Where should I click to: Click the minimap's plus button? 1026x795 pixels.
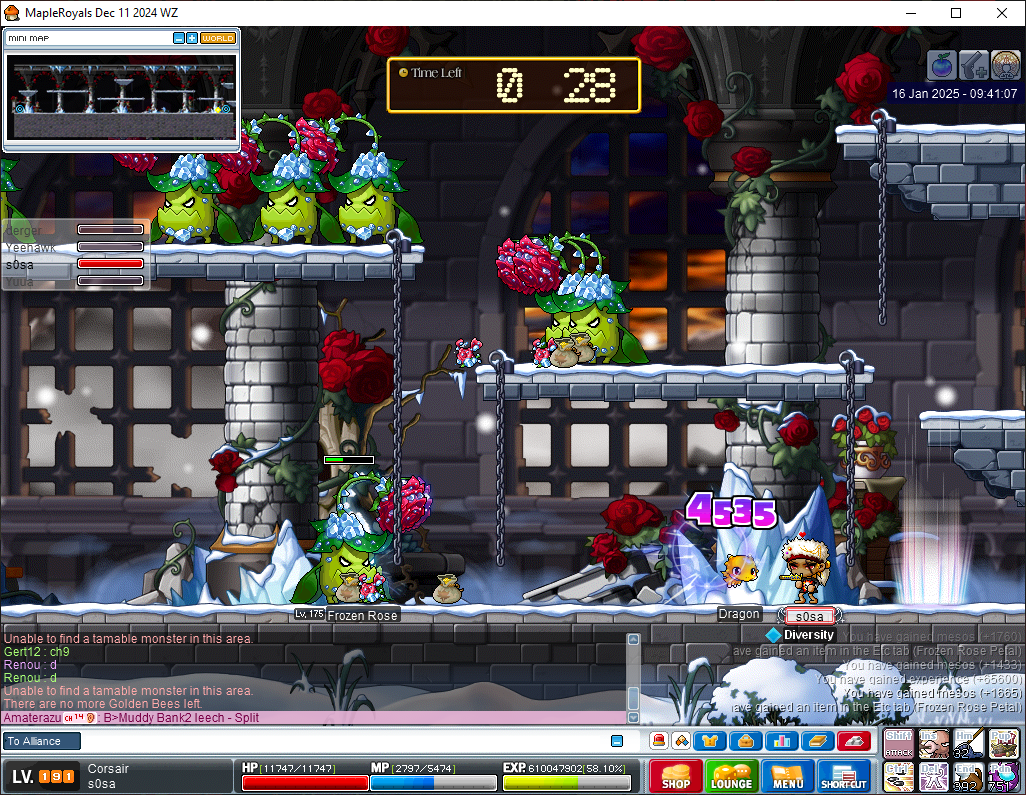[x=192, y=38]
